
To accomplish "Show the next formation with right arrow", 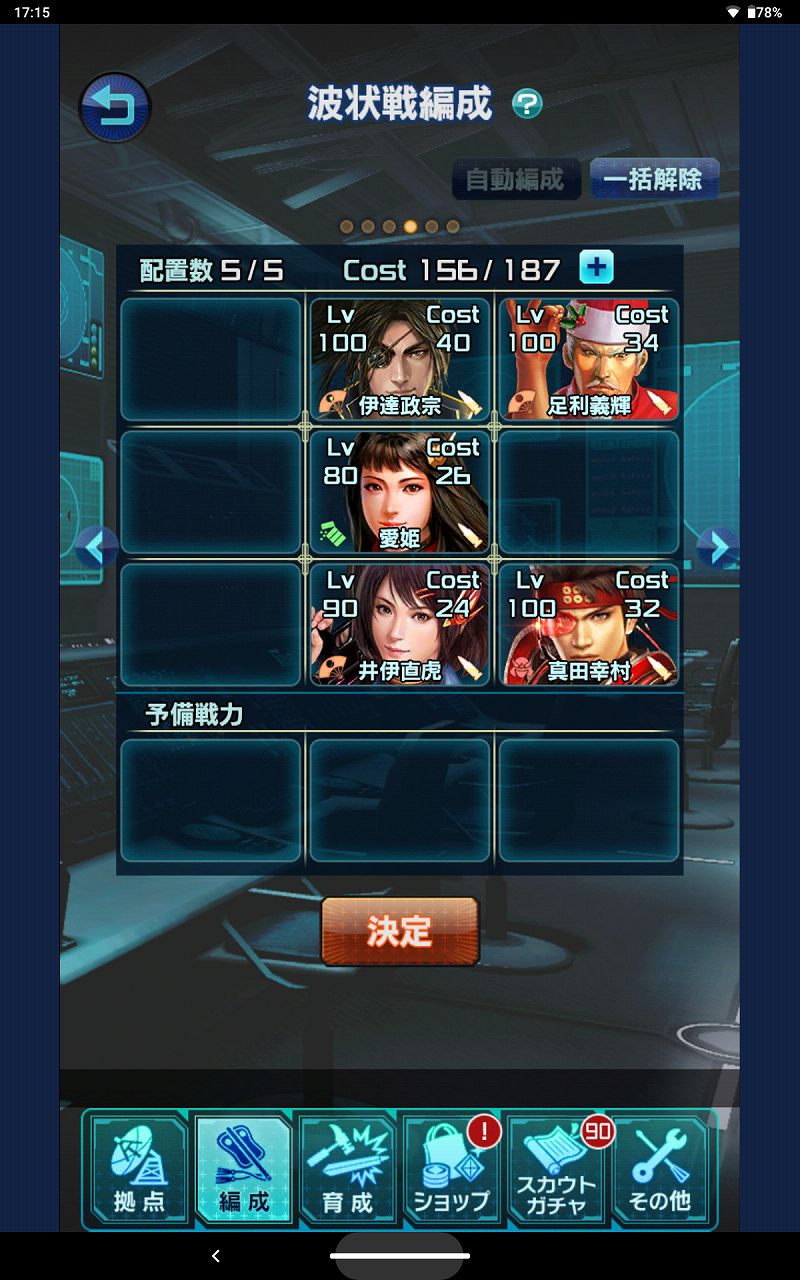I will pos(717,547).
